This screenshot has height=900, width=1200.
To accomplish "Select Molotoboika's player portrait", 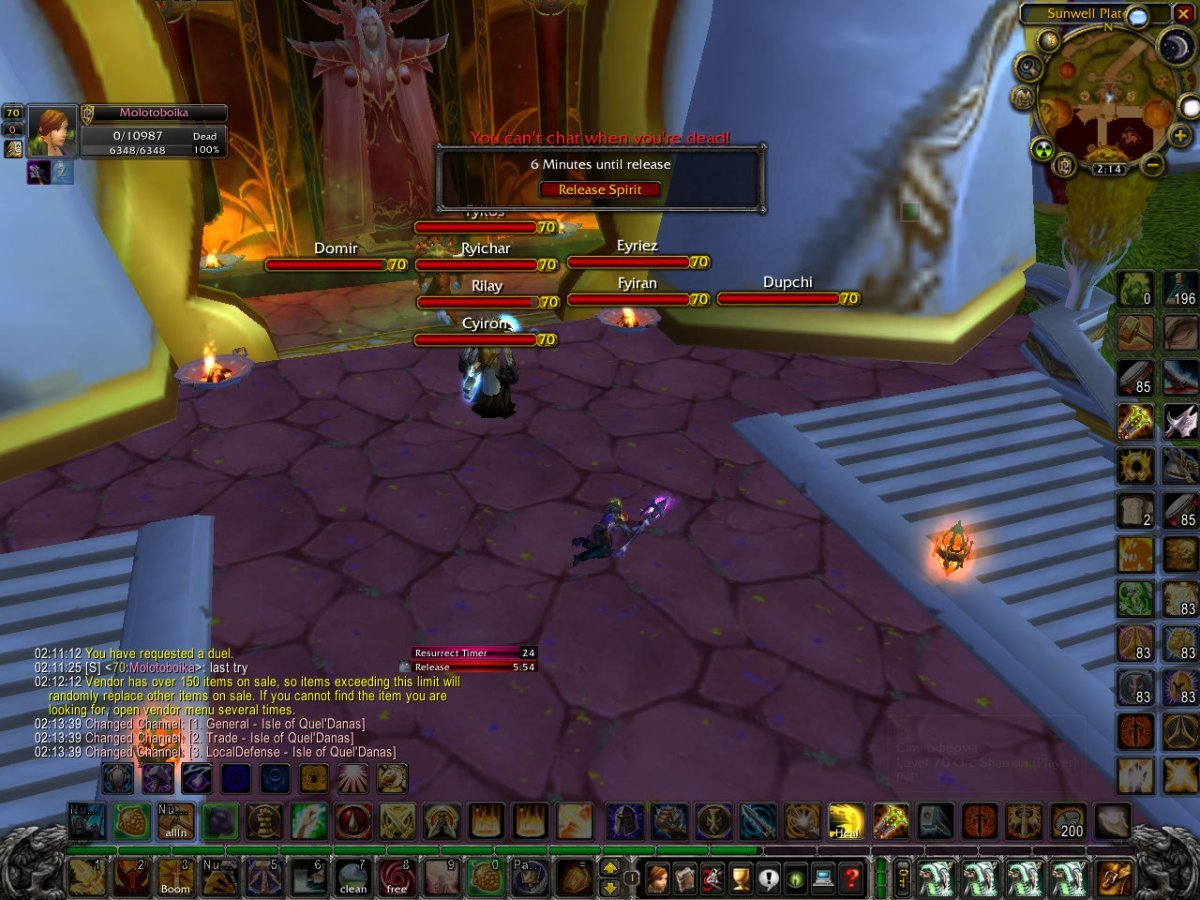I will pos(52,131).
